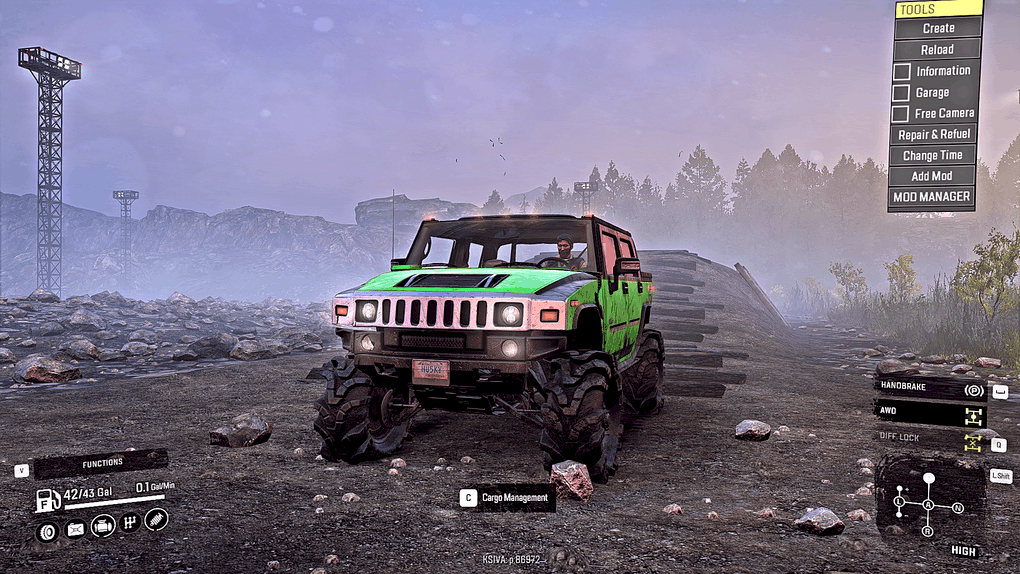Toggle the Free Camera checkbox

901,113
